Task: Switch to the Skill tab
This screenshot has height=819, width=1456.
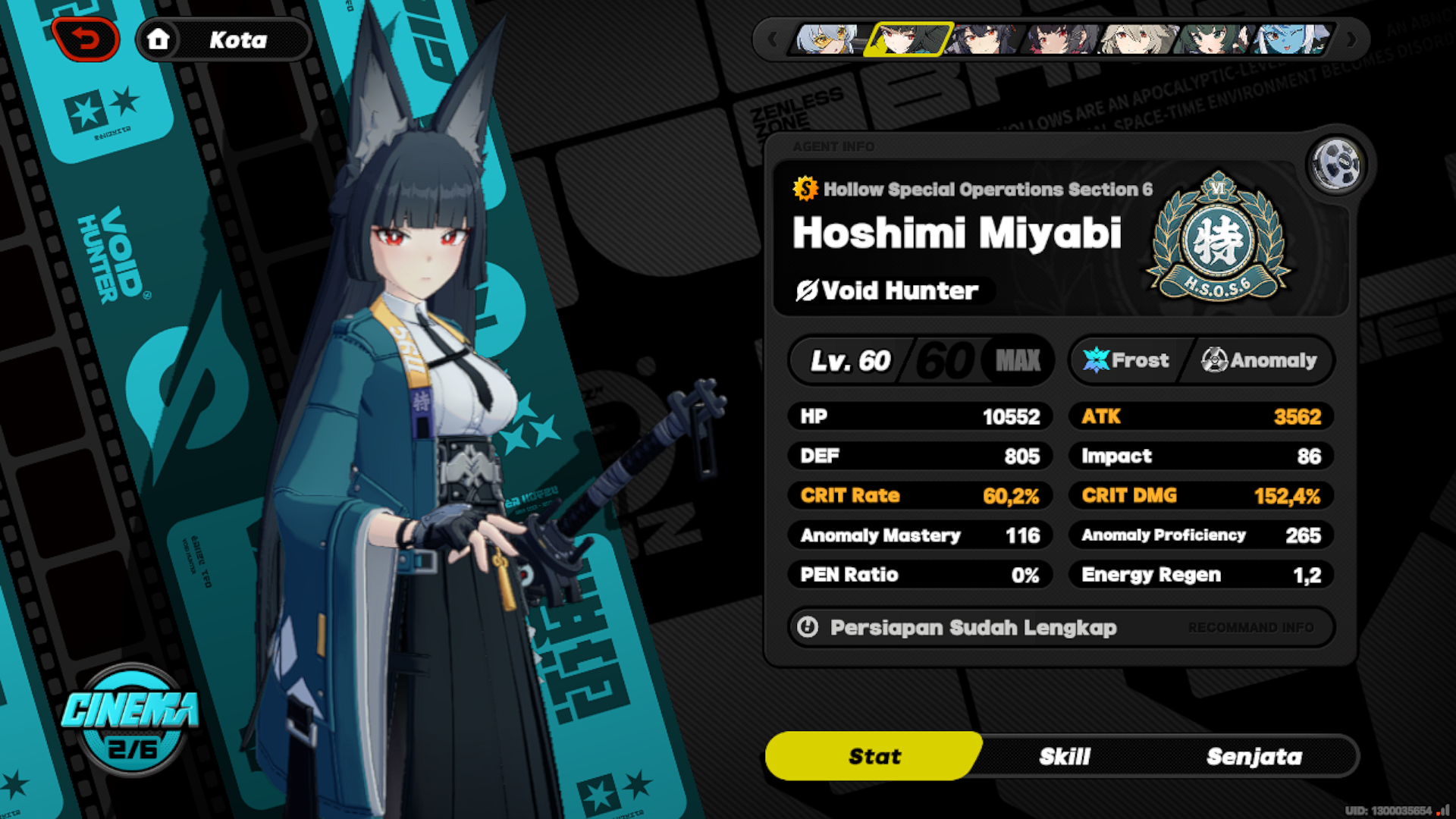Action: tap(1064, 755)
